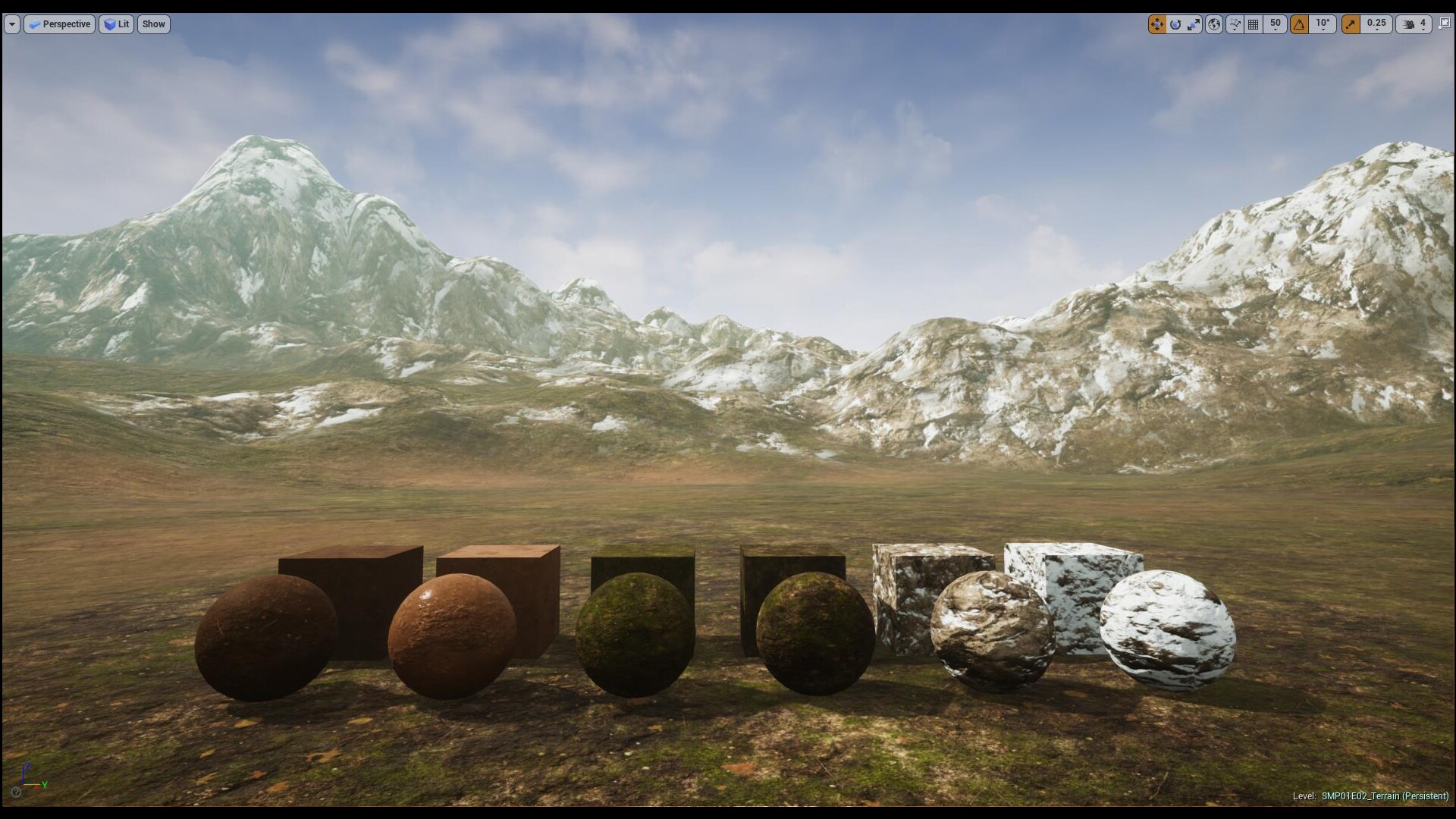Open the surface snapping settings
1456x819 pixels.
pos(1235,24)
